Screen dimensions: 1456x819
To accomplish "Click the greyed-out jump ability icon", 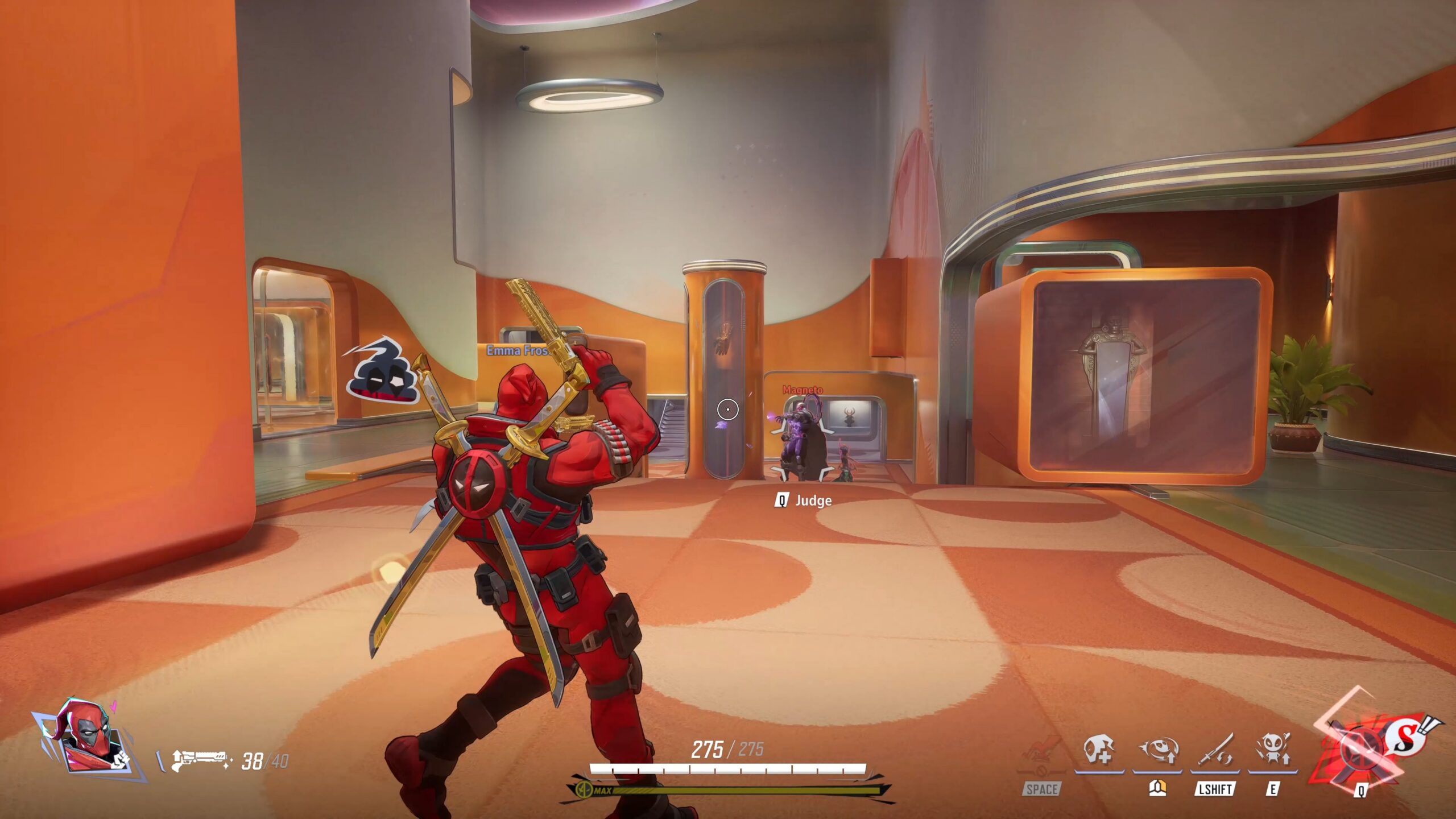I will pyautogui.click(x=1041, y=754).
